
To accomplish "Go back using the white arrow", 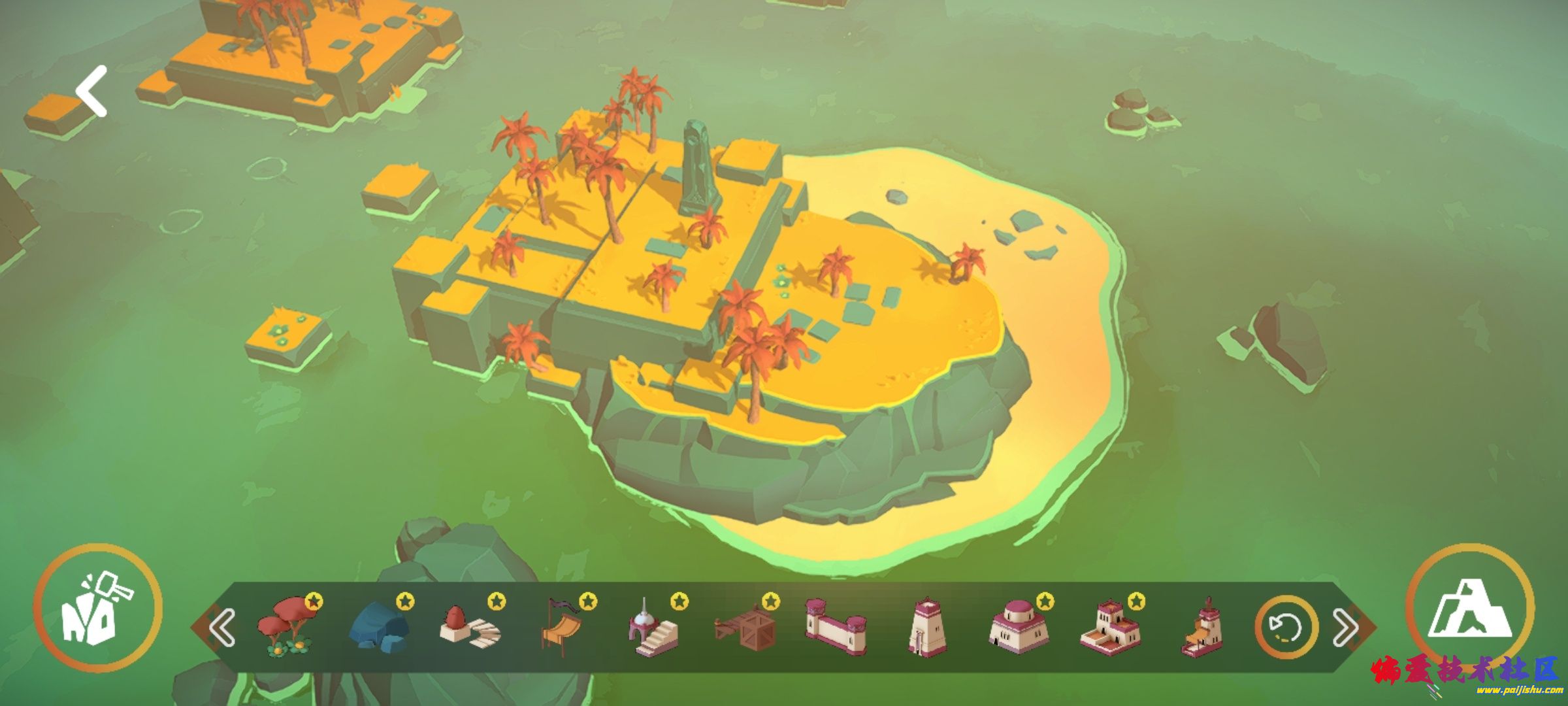I will 91,92.
